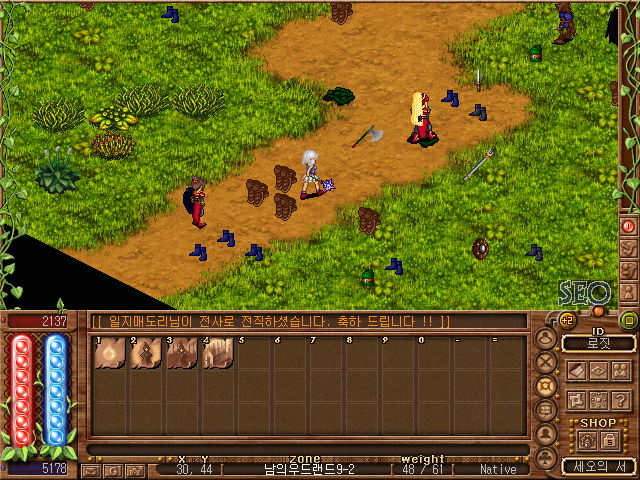Use the skill in hotbar slot 3
The height and width of the screenshot is (480, 640).
click(181, 354)
